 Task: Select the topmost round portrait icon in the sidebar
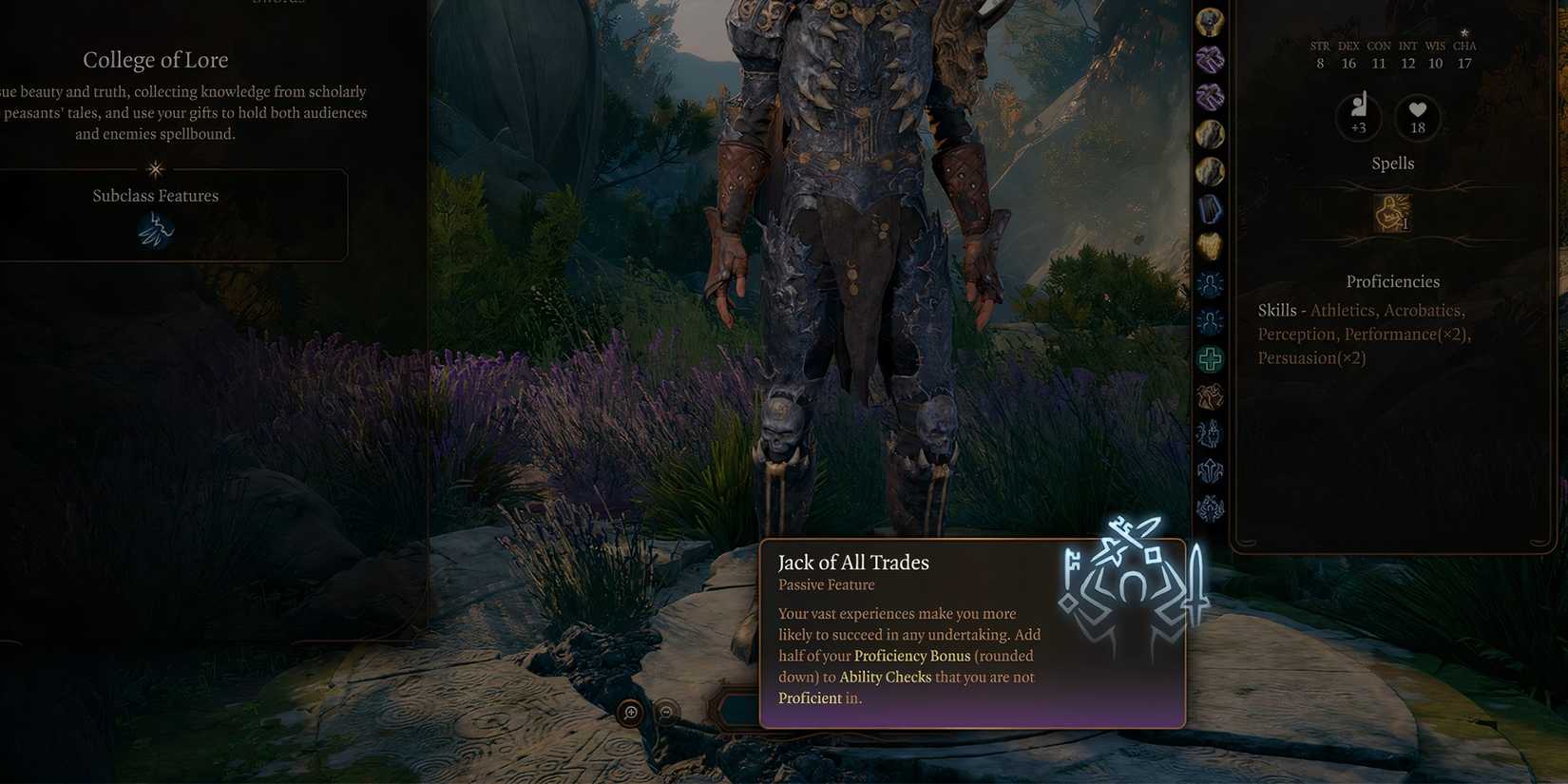click(x=1210, y=22)
